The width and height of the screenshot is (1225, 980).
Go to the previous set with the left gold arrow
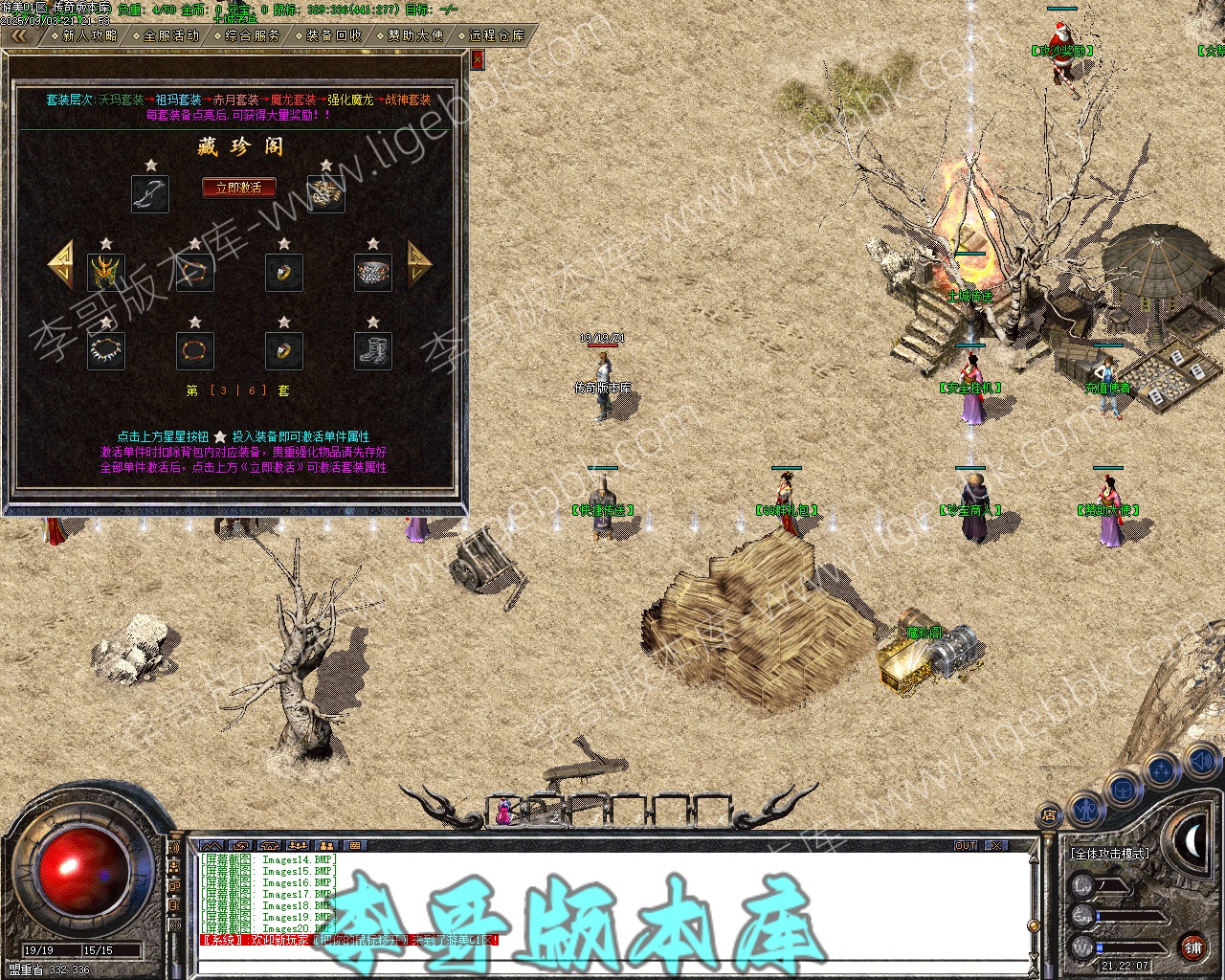click(x=60, y=263)
